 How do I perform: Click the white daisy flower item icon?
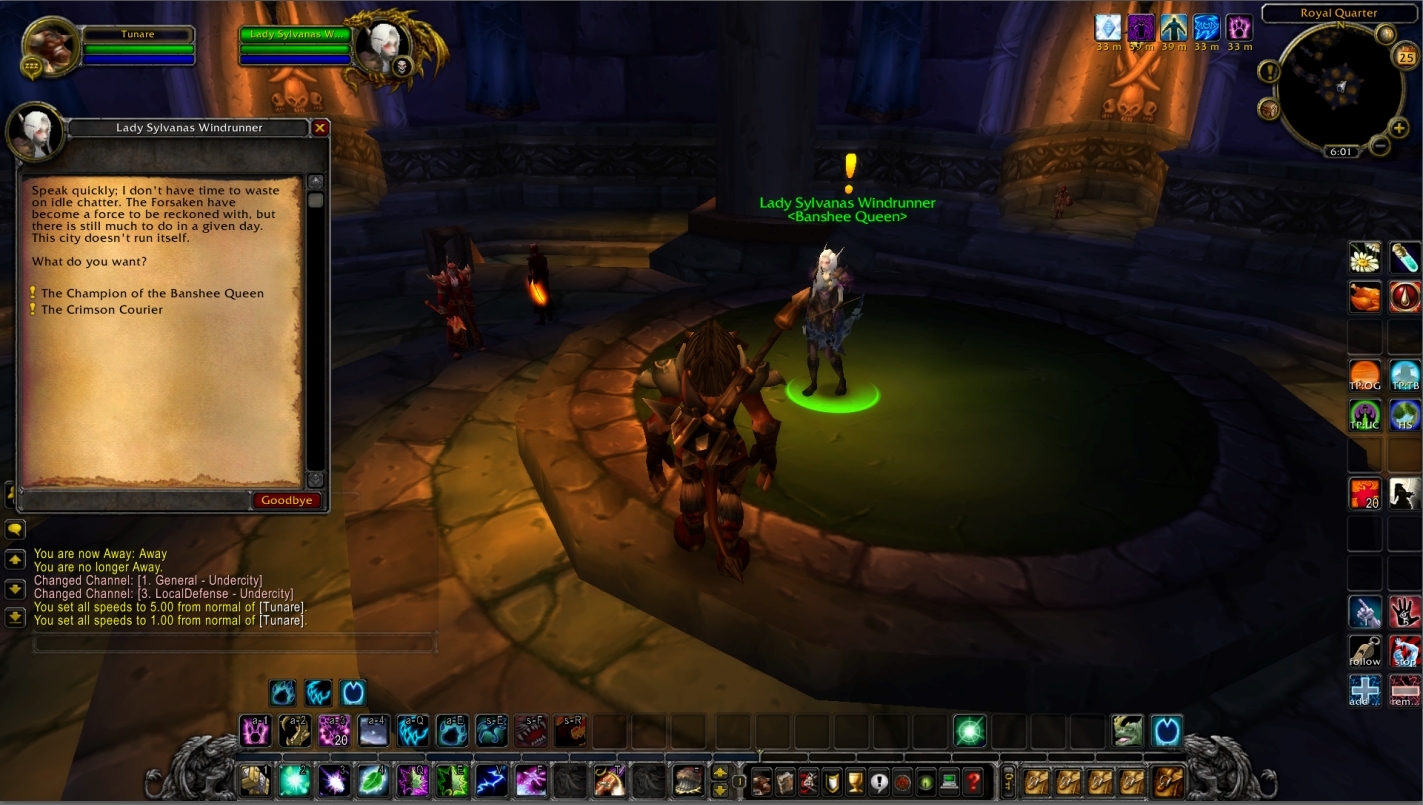[x=1365, y=257]
